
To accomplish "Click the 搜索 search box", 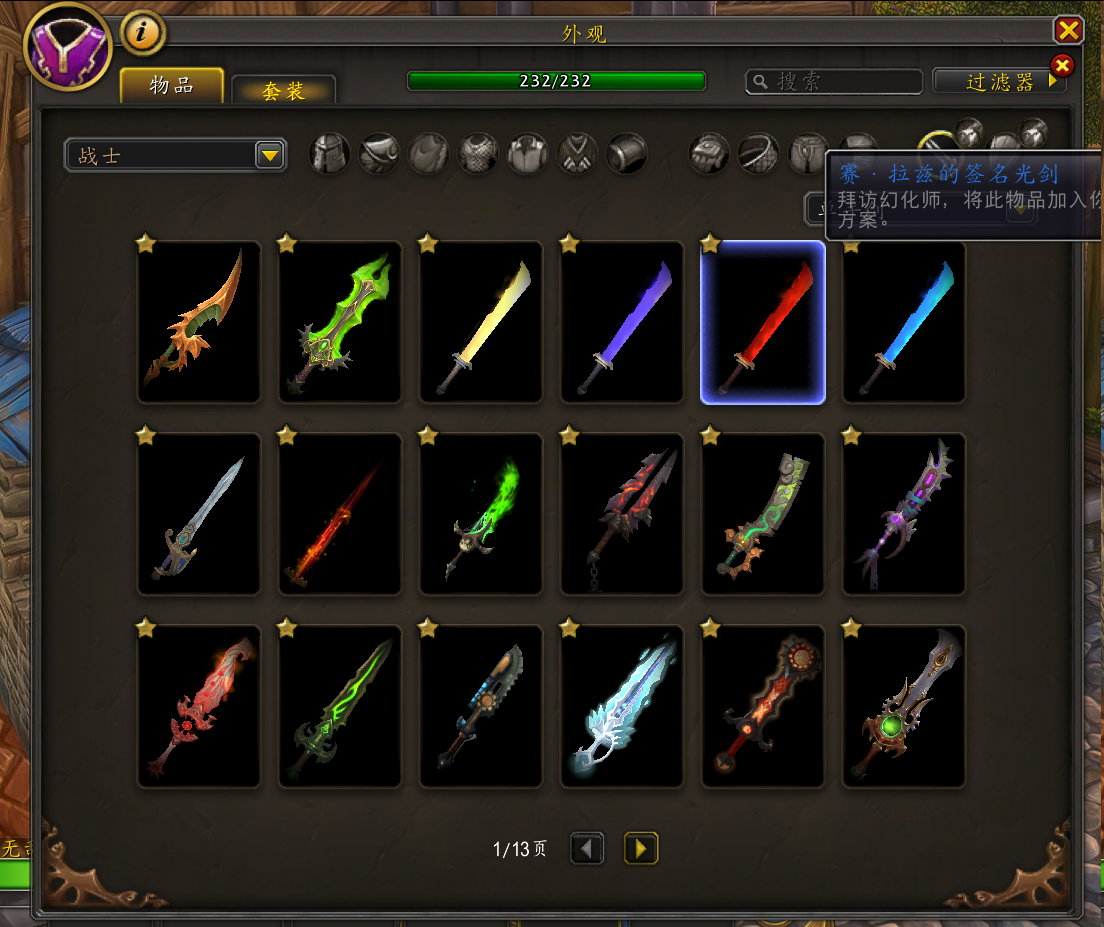I will (834, 82).
